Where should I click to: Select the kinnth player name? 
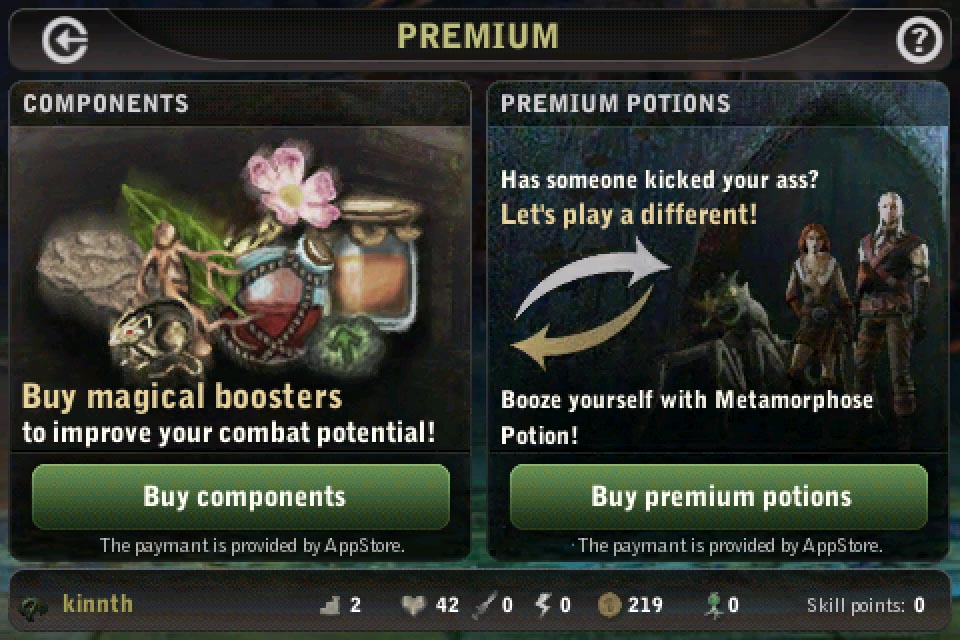tap(97, 604)
